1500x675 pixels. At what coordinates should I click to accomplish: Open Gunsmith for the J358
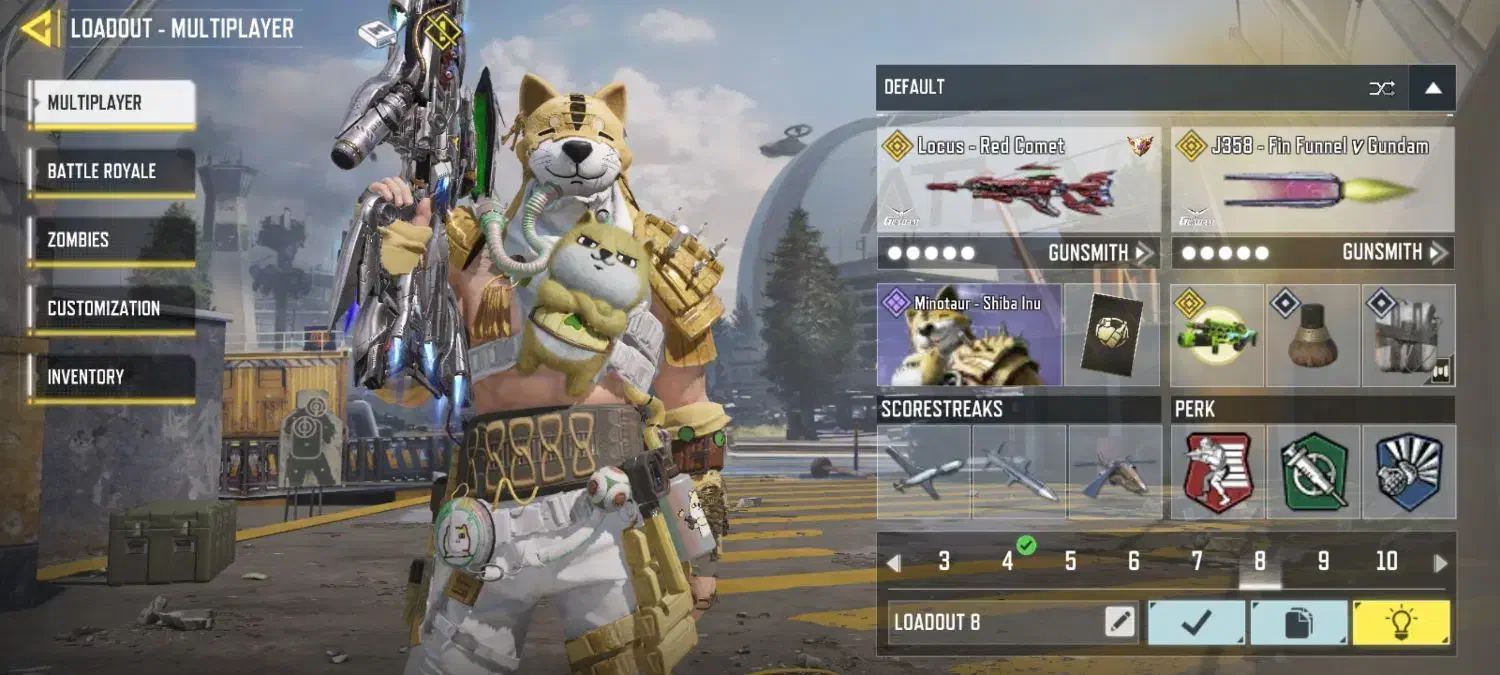click(x=1394, y=253)
